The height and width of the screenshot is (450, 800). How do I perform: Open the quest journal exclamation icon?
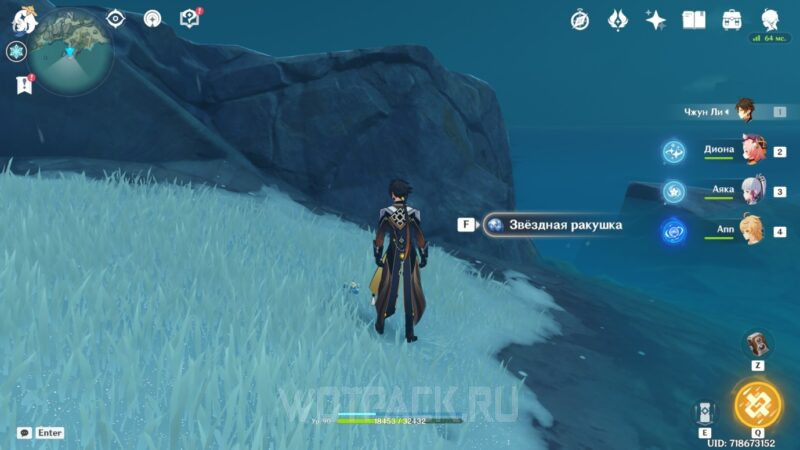[x=23, y=86]
